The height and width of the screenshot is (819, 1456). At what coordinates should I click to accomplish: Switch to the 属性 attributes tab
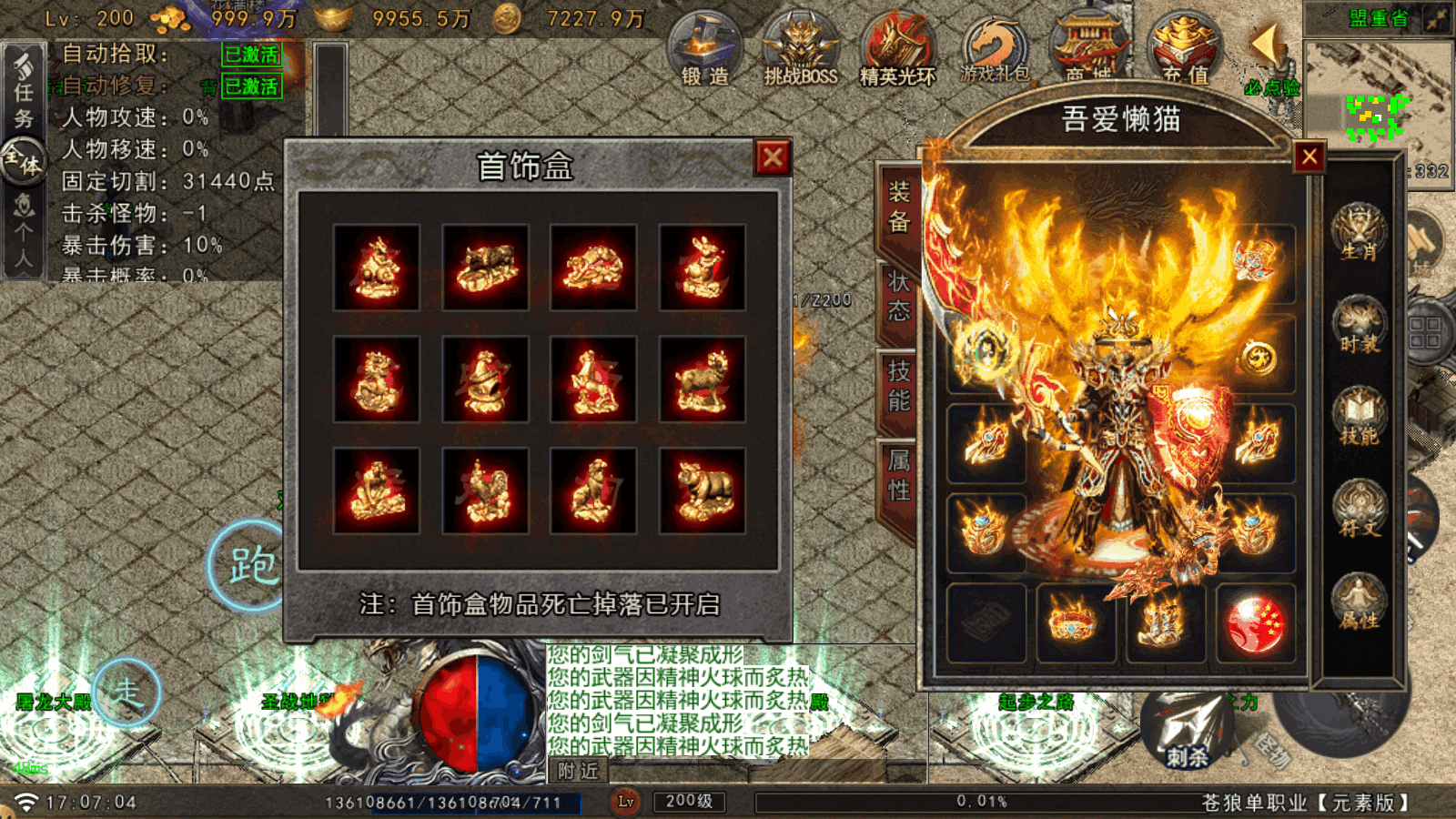click(898, 475)
